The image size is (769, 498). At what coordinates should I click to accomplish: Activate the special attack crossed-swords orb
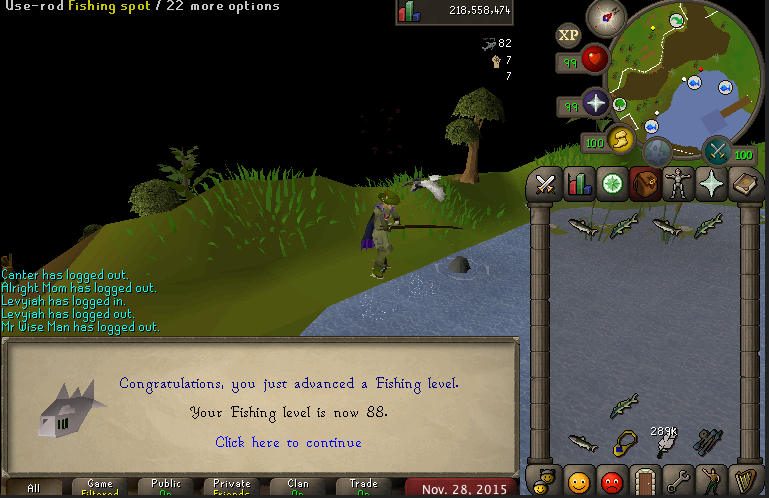717,150
